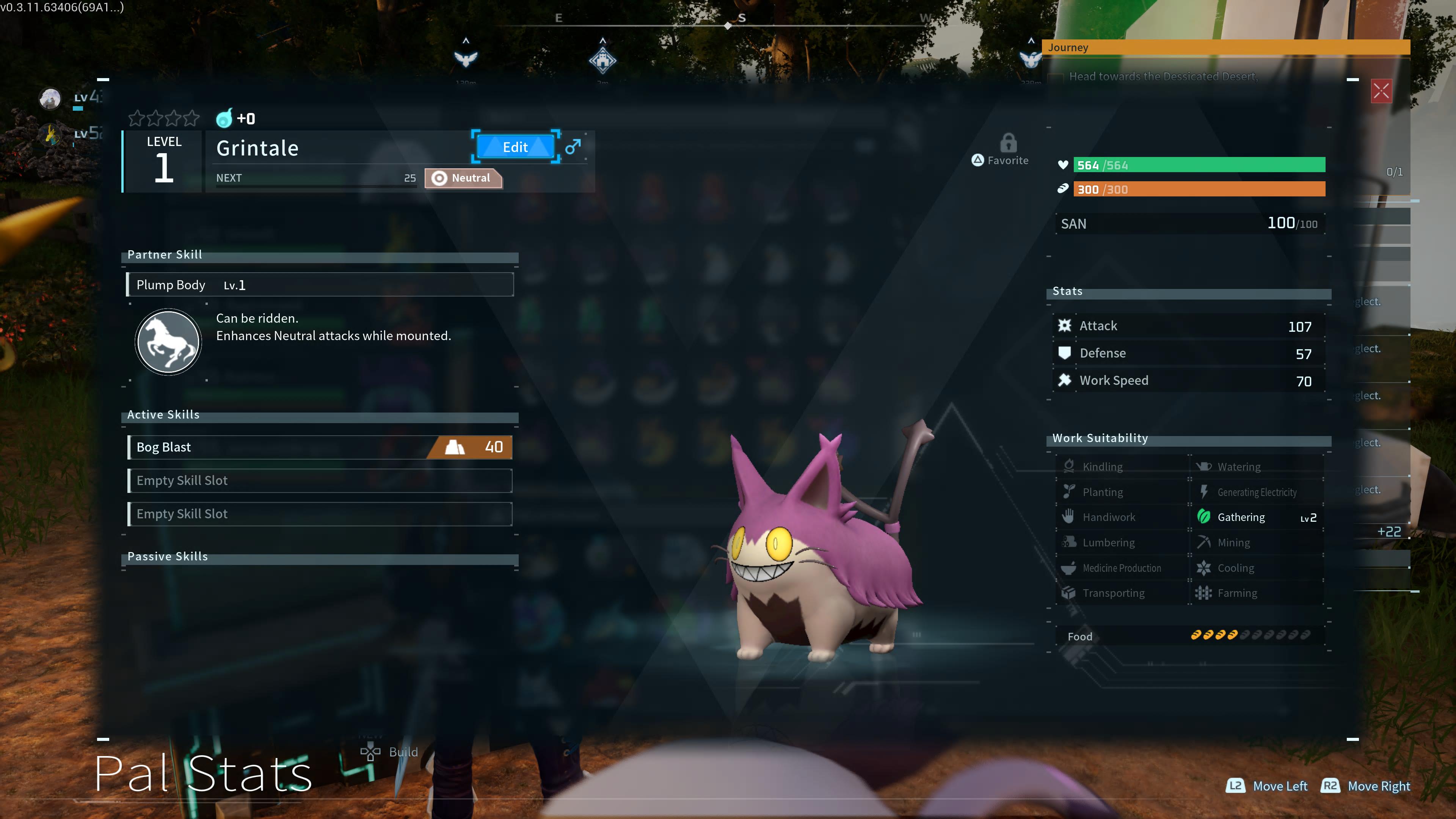Select the Gathering Lv2 work suitability icon
The height and width of the screenshot is (819, 1456).
(1203, 516)
